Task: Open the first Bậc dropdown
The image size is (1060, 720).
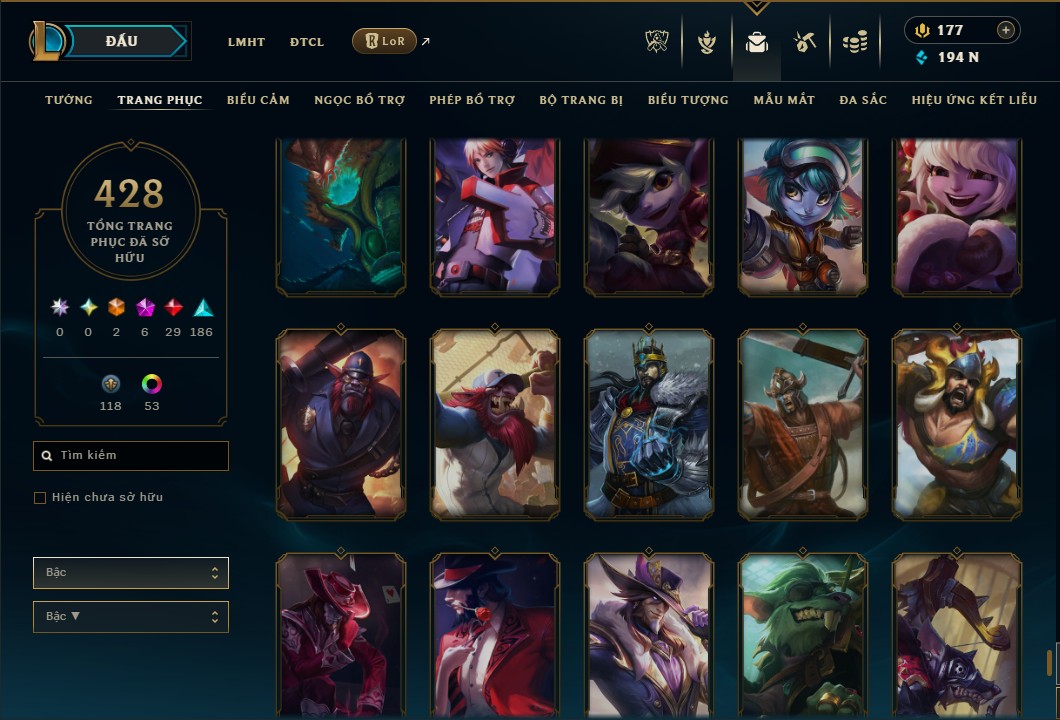Action: (x=131, y=573)
